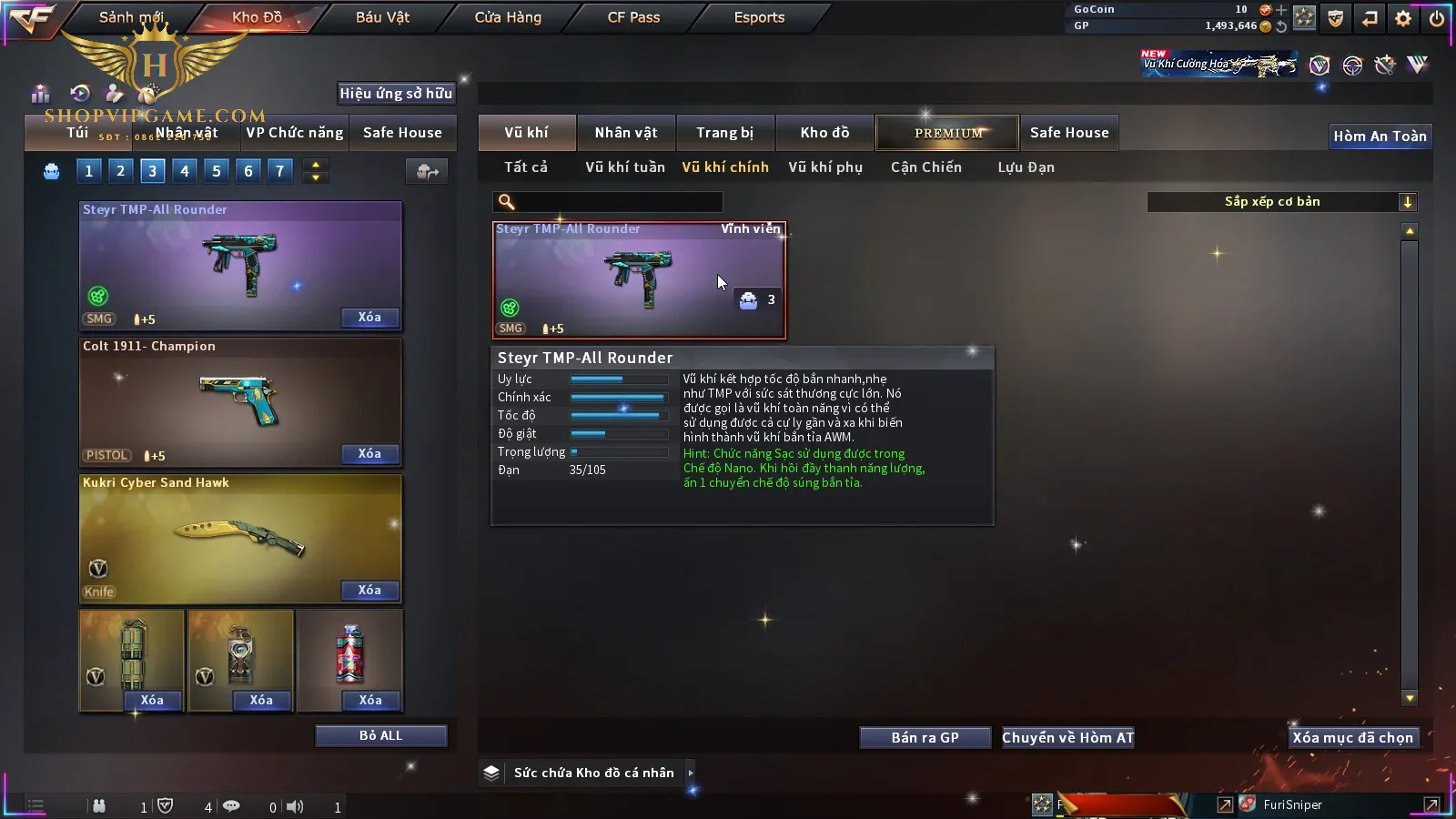The image size is (1456, 819).
Task: Open the CF Pass page
Action: tap(633, 17)
